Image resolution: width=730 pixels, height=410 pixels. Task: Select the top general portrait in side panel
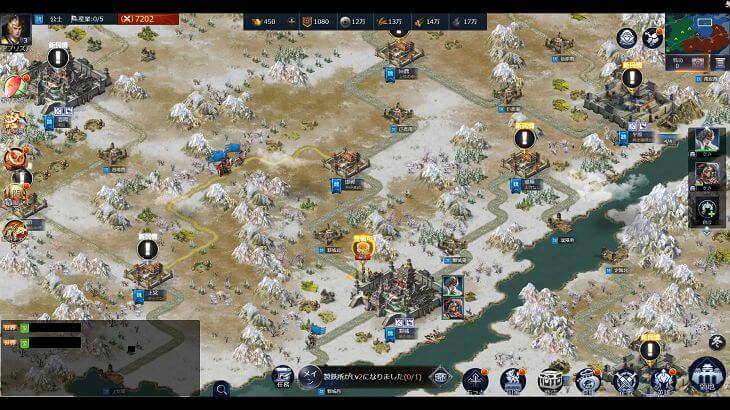tap(706, 142)
